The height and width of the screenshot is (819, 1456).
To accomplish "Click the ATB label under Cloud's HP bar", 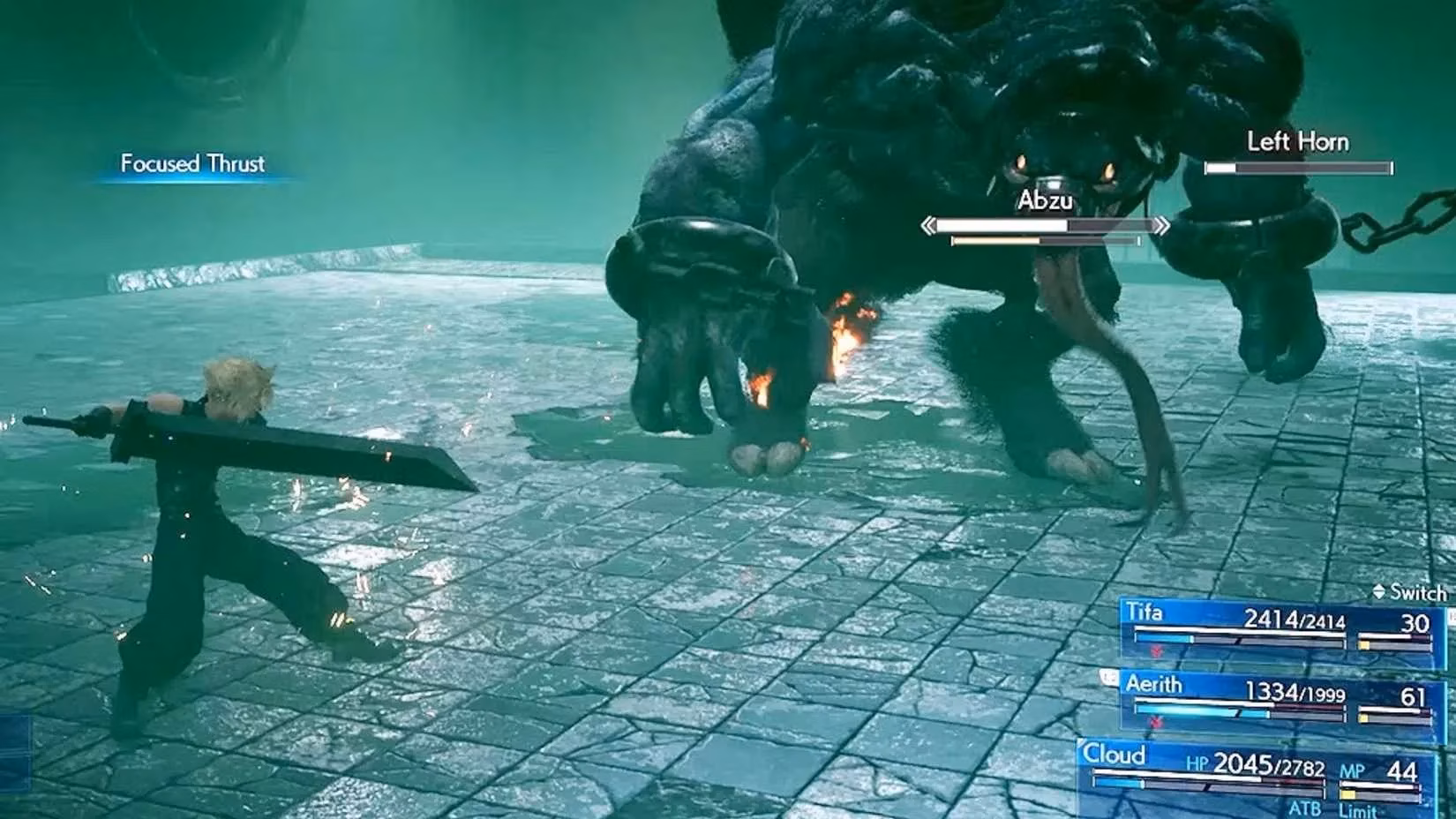I will [x=1306, y=807].
